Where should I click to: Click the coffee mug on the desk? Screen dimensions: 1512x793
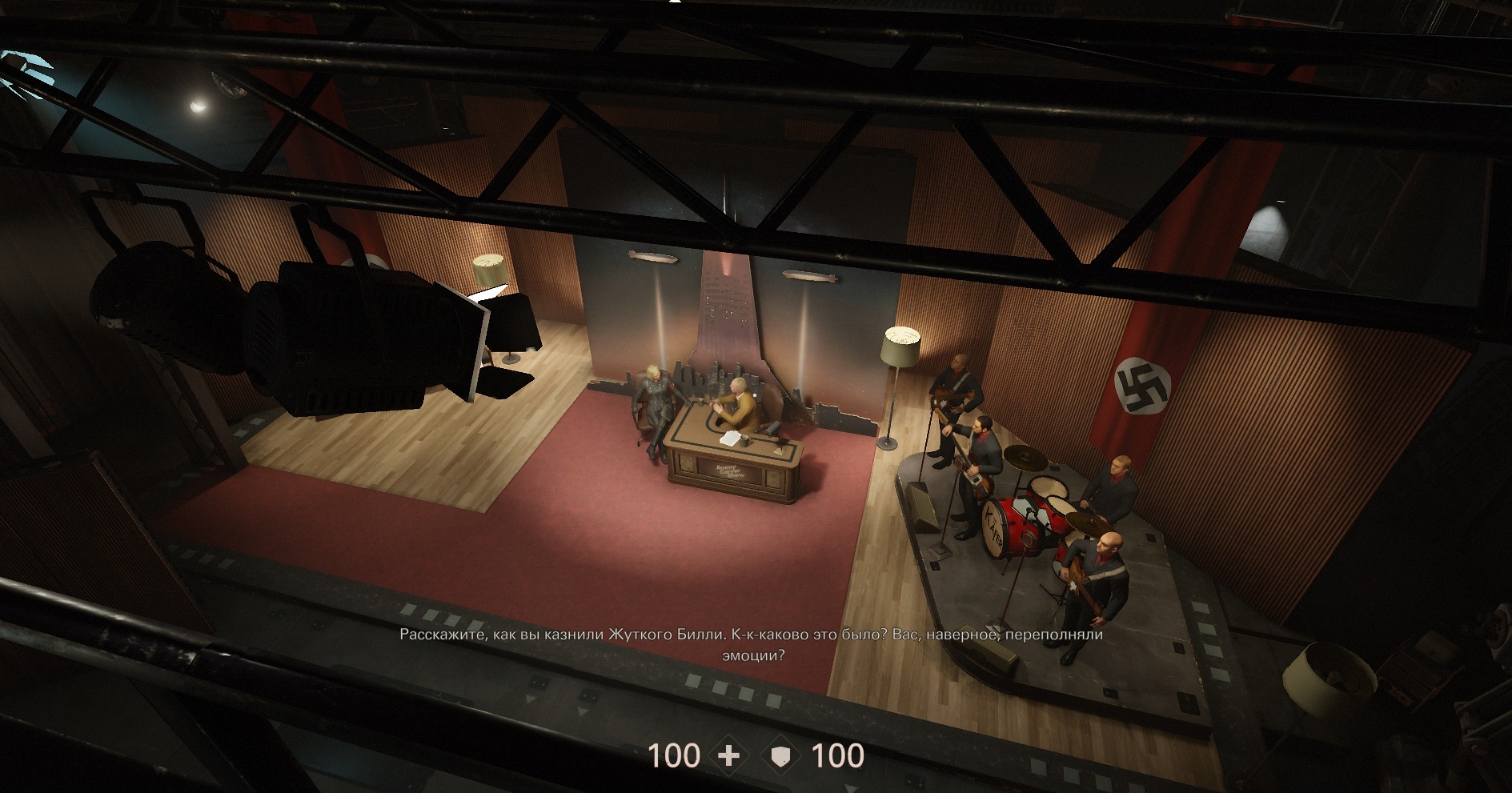(x=744, y=440)
